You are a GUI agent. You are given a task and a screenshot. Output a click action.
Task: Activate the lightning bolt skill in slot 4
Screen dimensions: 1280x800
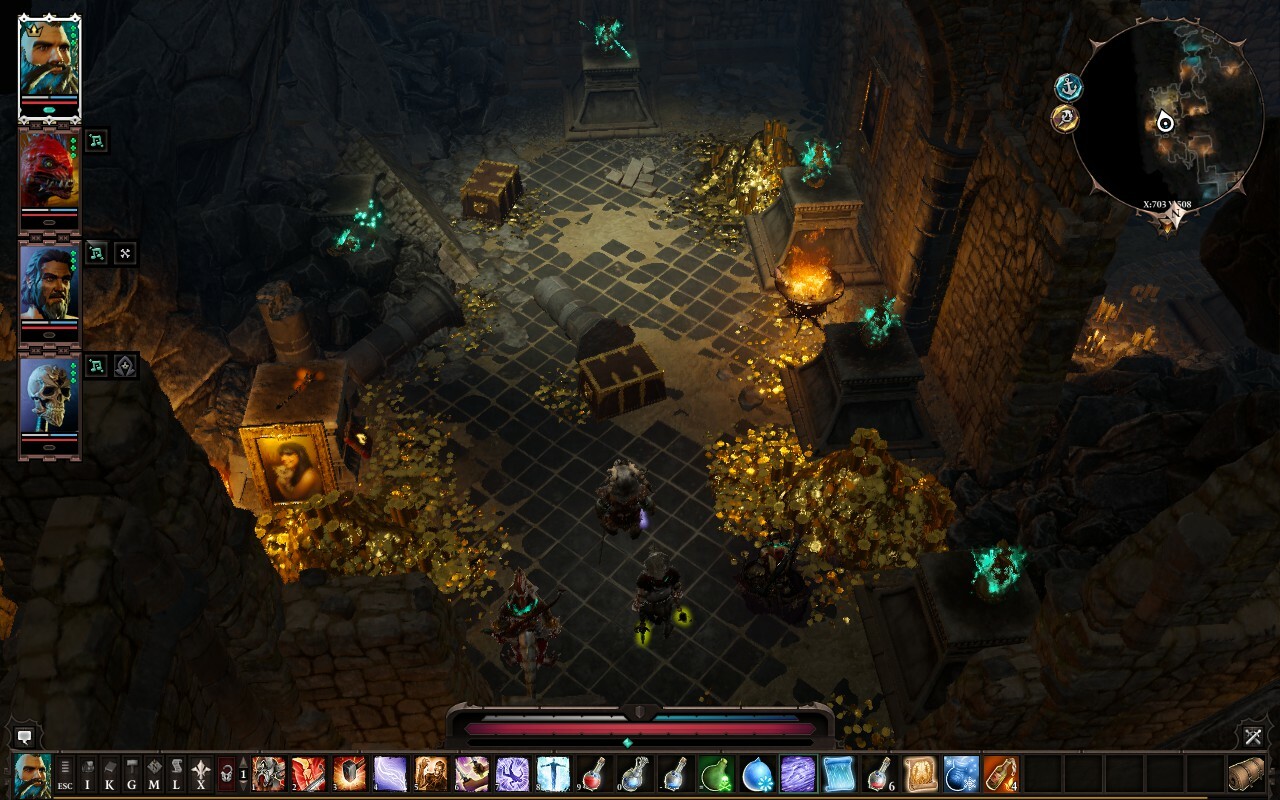click(x=390, y=774)
